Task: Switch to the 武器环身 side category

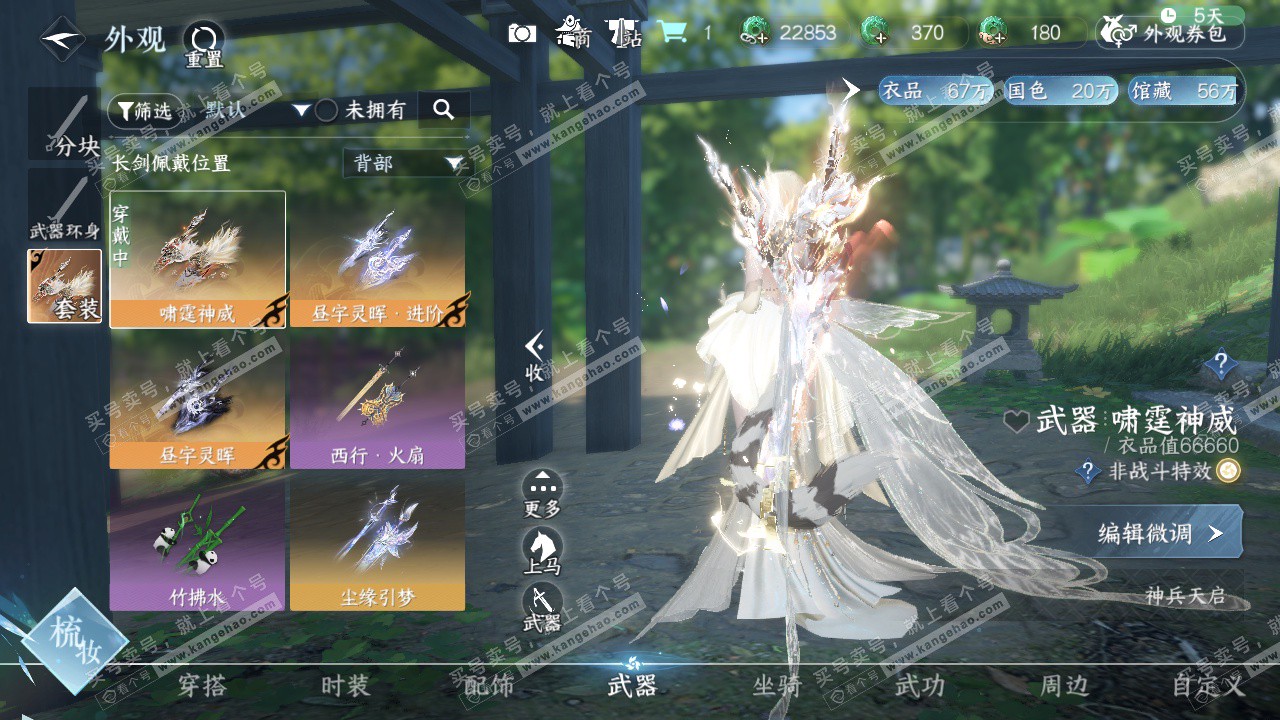Action: (64, 207)
